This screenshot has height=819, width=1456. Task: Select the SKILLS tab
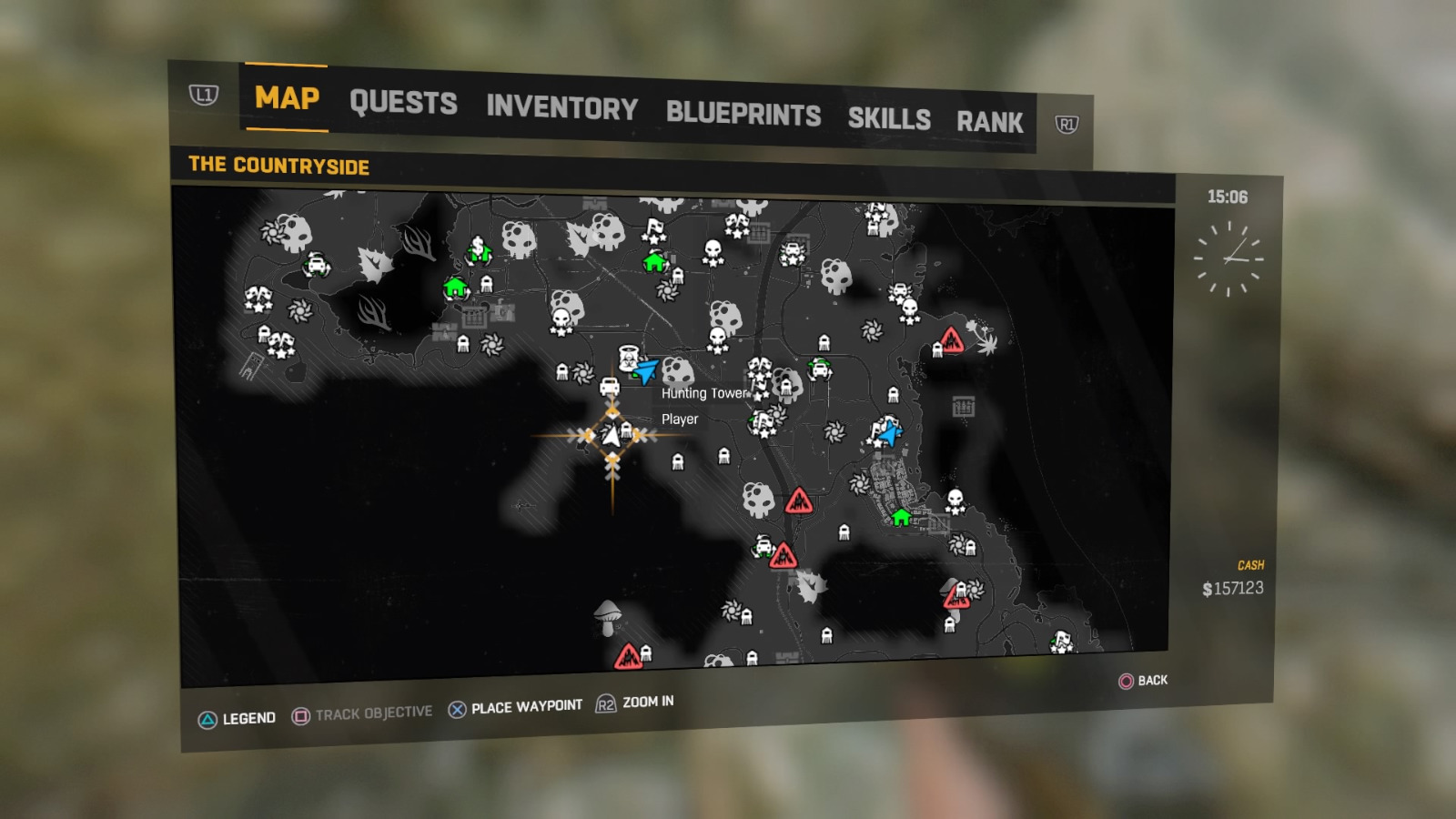point(889,119)
